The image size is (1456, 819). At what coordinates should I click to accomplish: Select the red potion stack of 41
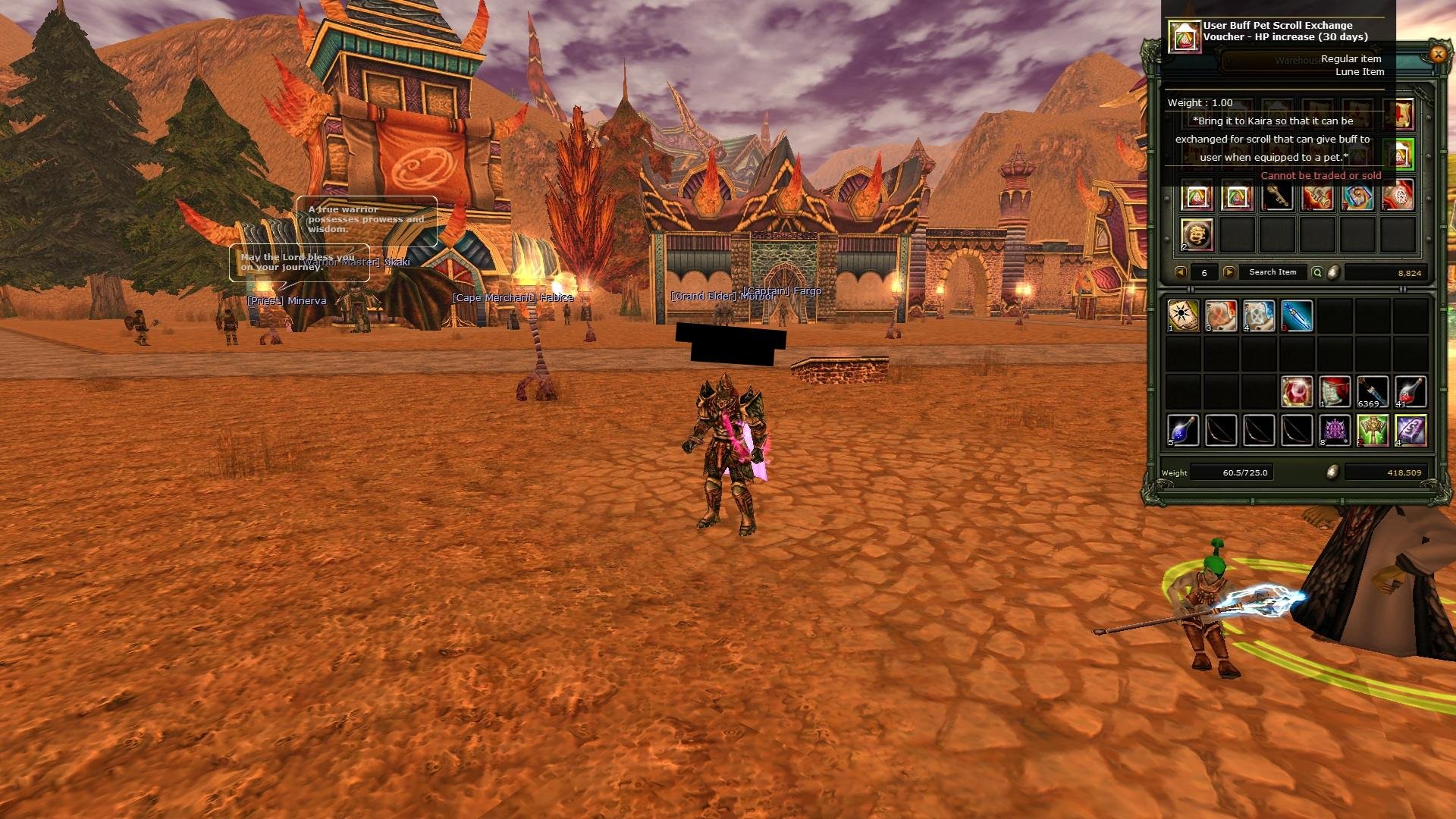click(1410, 392)
